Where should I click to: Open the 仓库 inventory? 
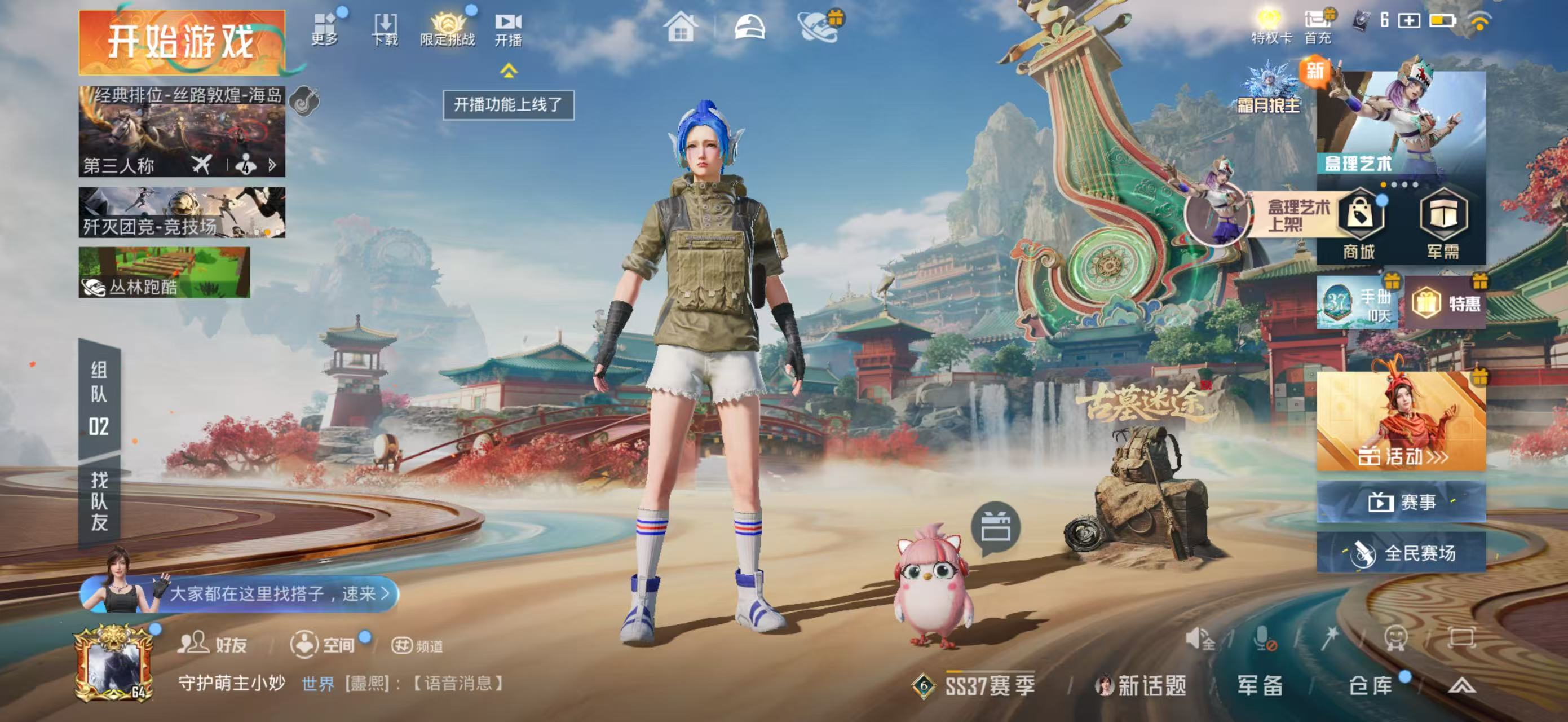pos(1371,686)
